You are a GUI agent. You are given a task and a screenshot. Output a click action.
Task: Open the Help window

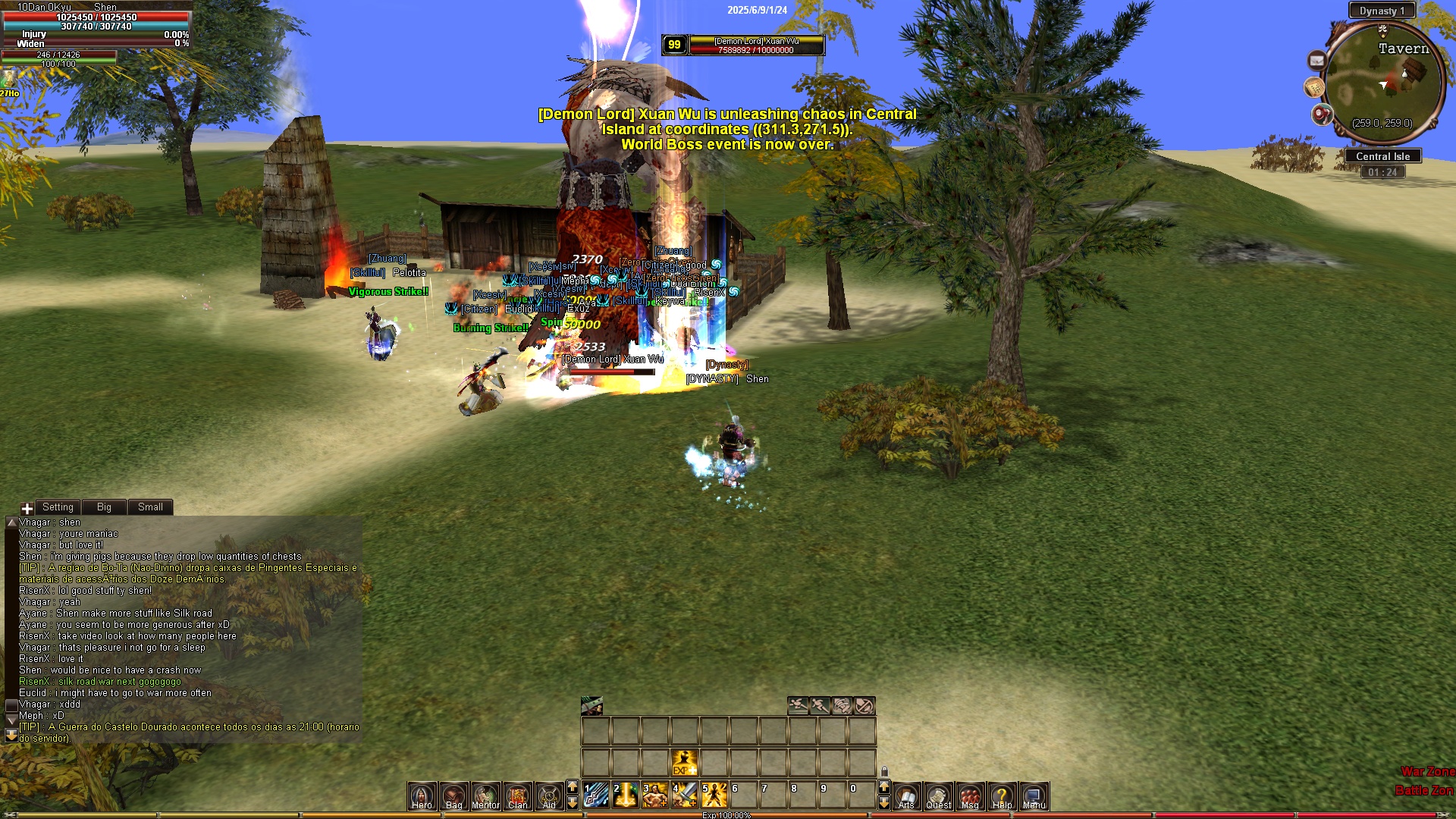(1002, 796)
